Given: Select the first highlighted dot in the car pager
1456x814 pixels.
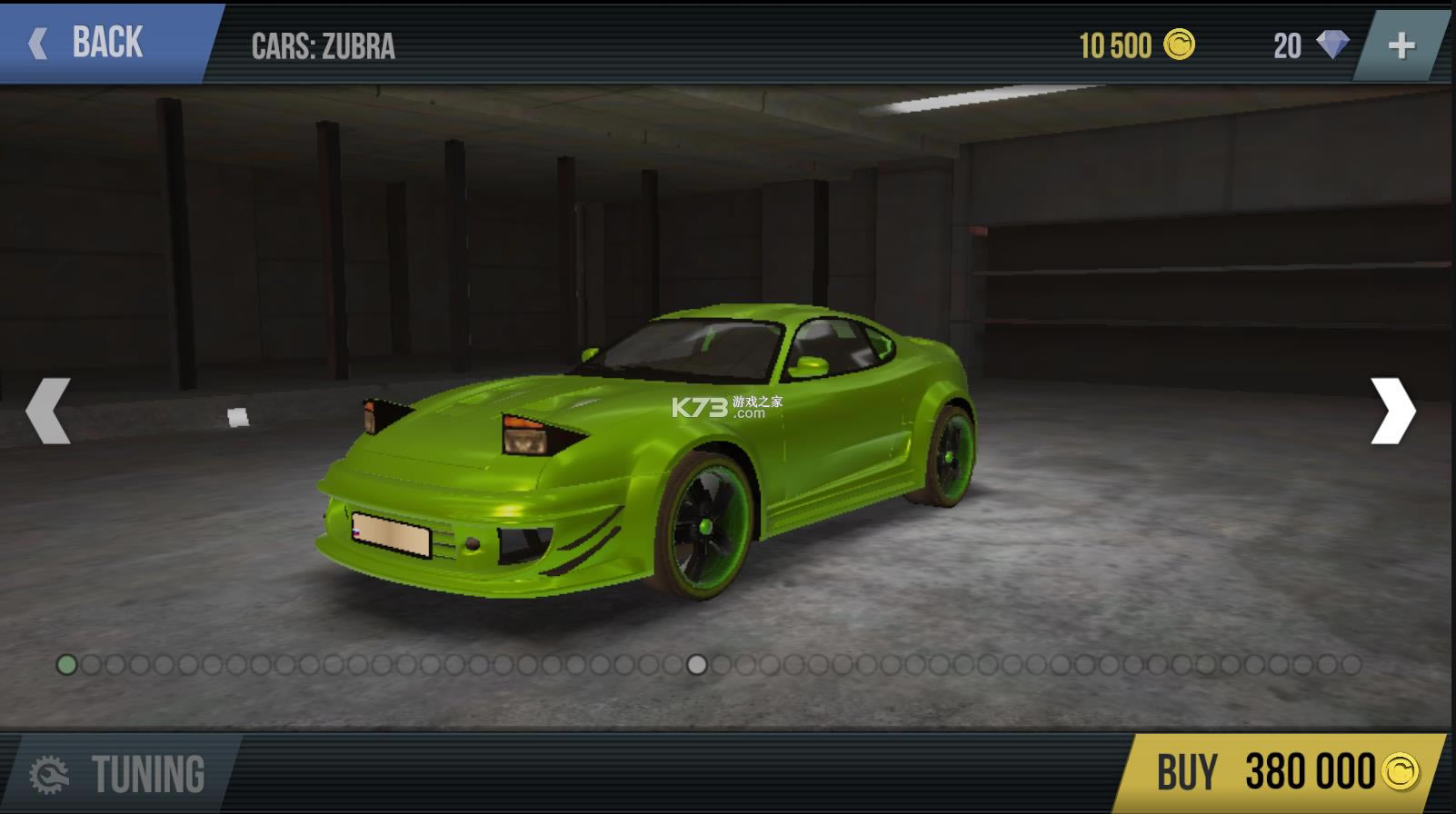Looking at the screenshot, I should click(x=65, y=665).
